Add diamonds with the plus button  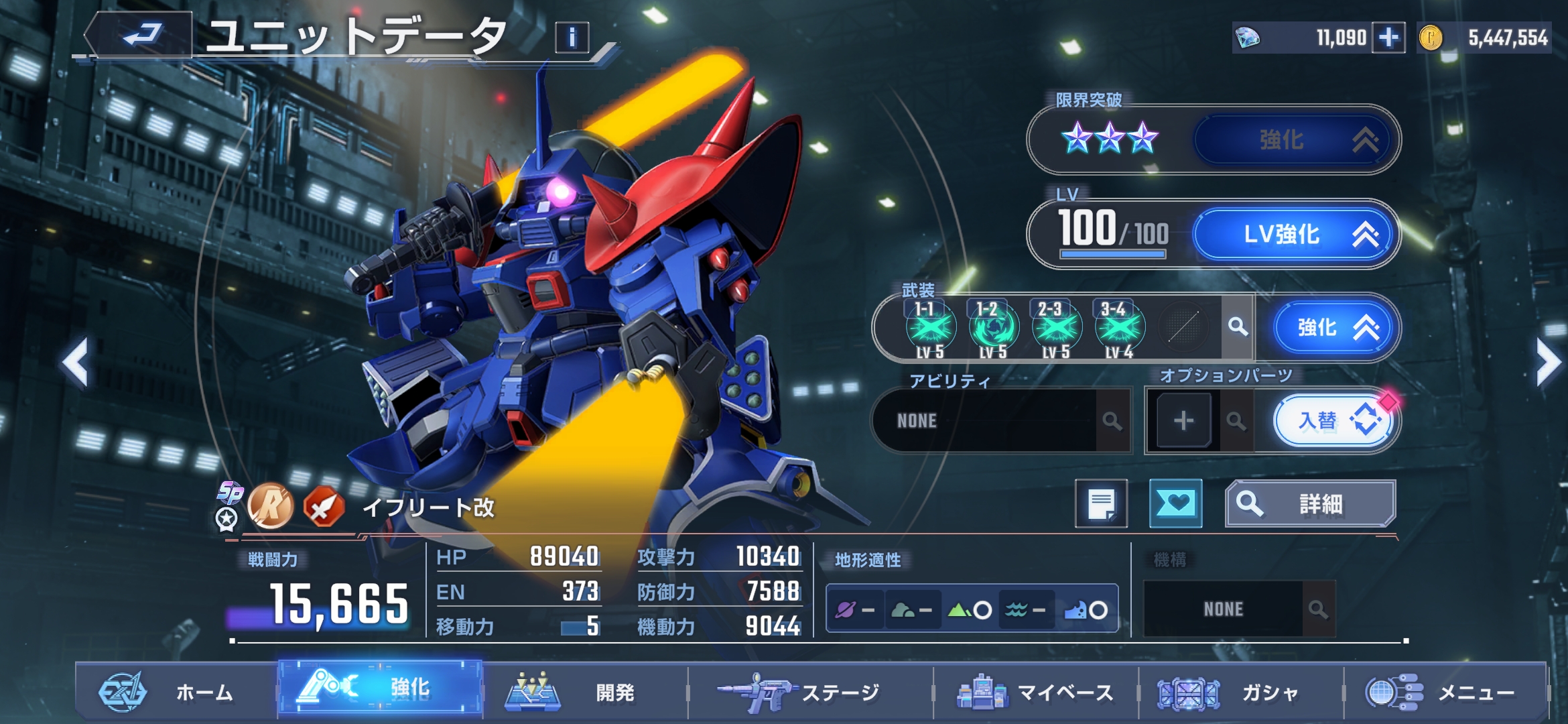click(x=1388, y=38)
